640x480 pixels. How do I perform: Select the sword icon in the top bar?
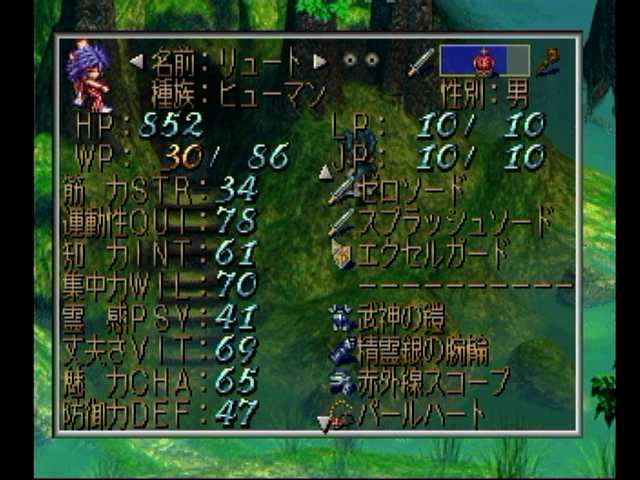[421, 61]
